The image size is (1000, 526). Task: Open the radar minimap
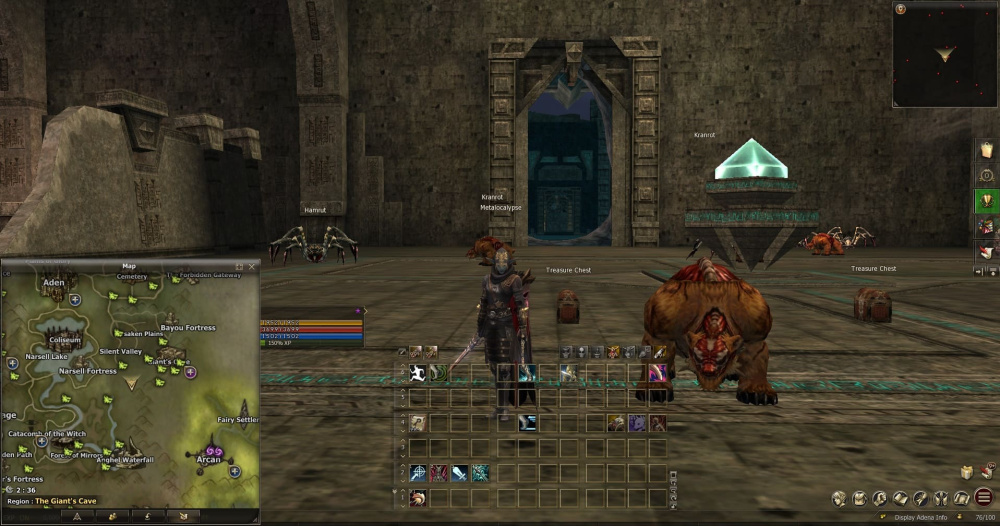tap(944, 54)
